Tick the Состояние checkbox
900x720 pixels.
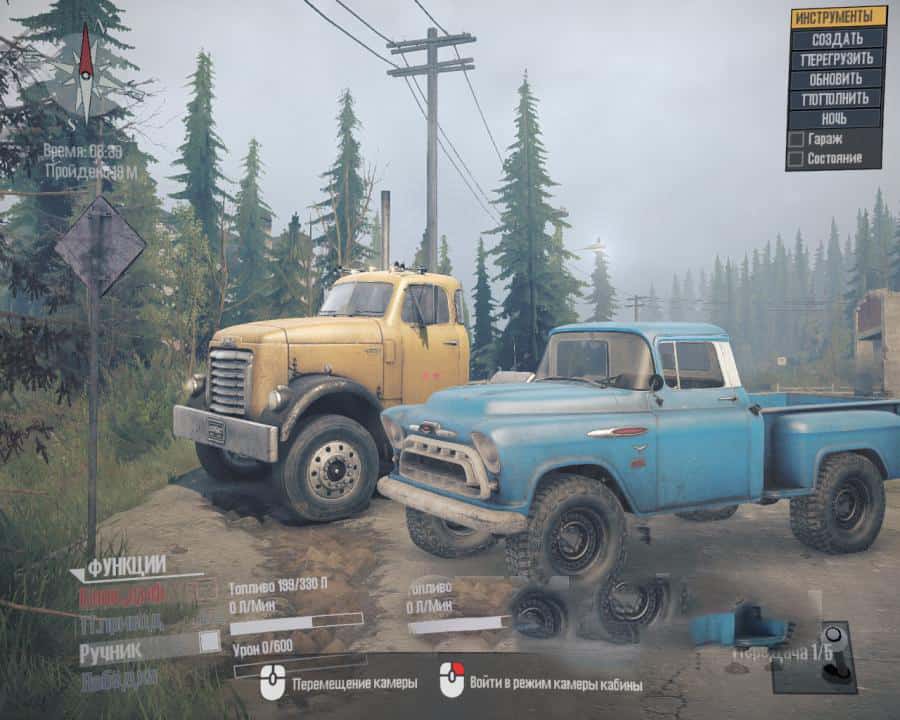coord(796,158)
